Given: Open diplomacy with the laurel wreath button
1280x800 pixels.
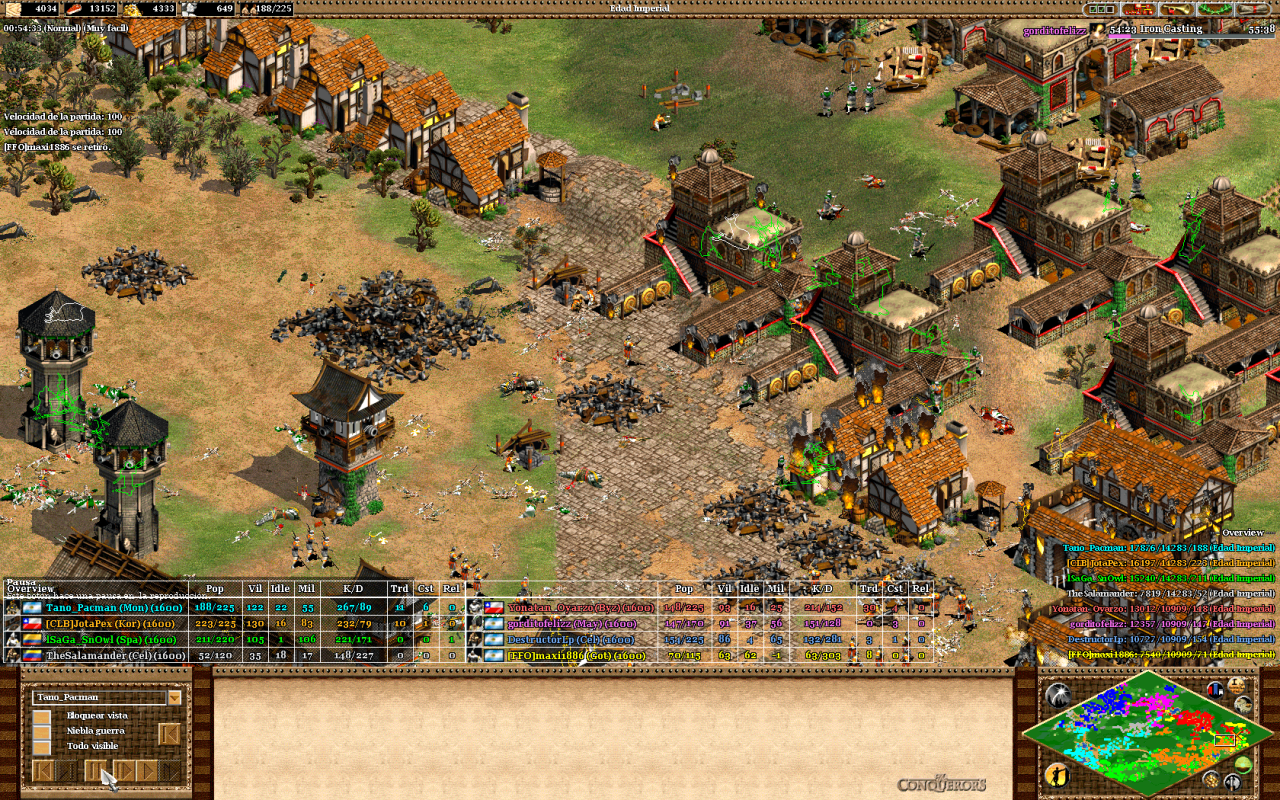Looking at the screenshot, I should click(x=1213, y=9).
